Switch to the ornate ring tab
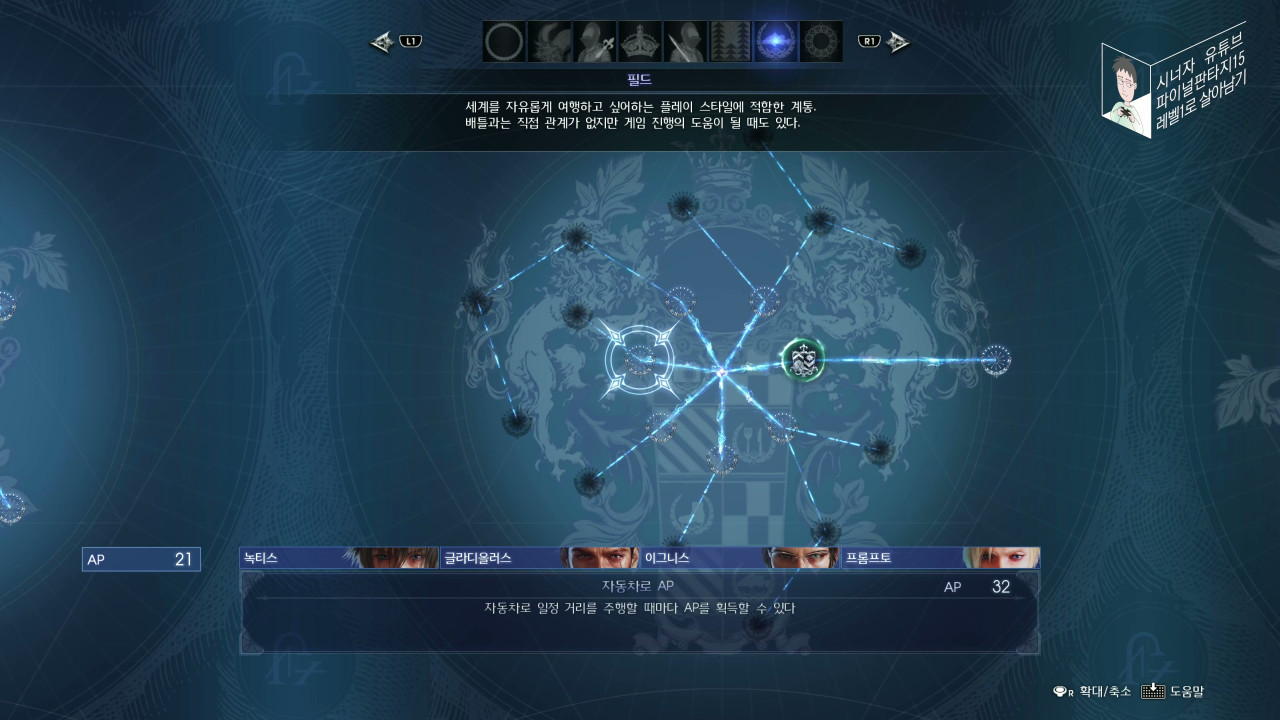The height and width of the screenshot is (720, 1280). [821, 42]
